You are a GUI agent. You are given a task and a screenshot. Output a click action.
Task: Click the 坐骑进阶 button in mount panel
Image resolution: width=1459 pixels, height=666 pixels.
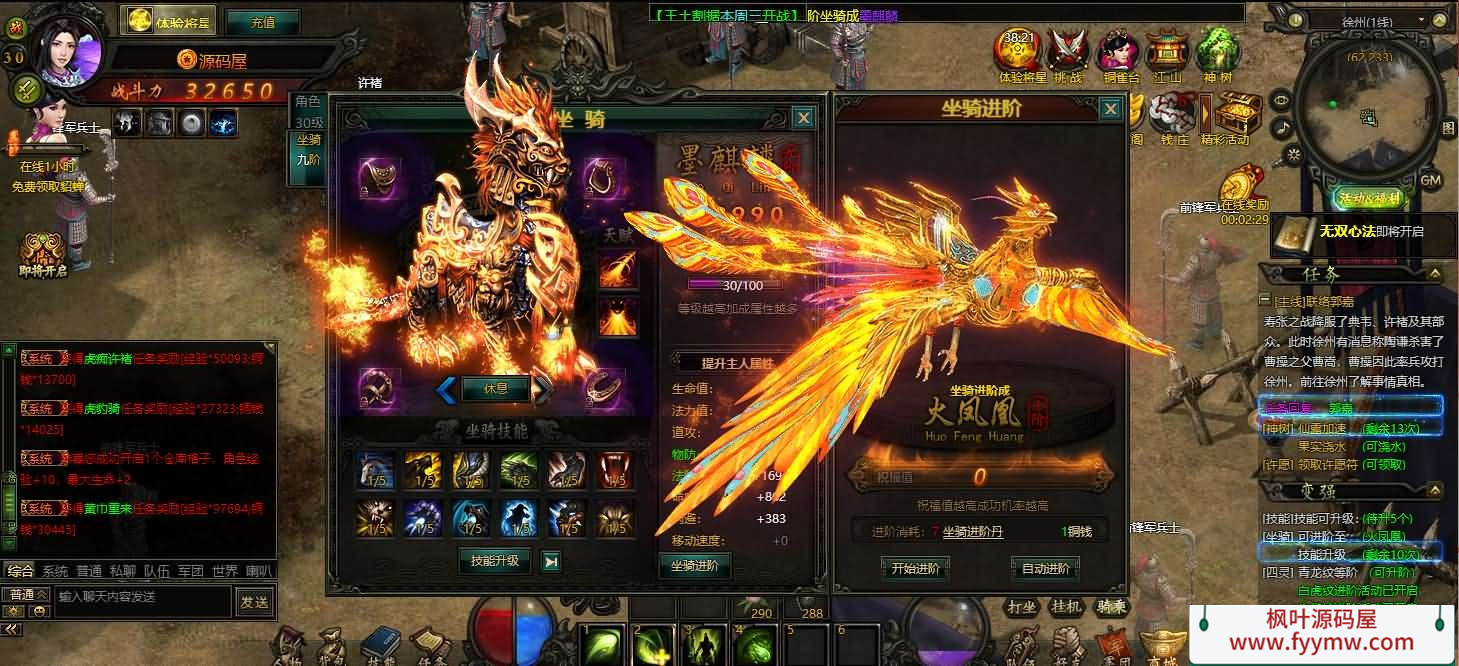694,566
